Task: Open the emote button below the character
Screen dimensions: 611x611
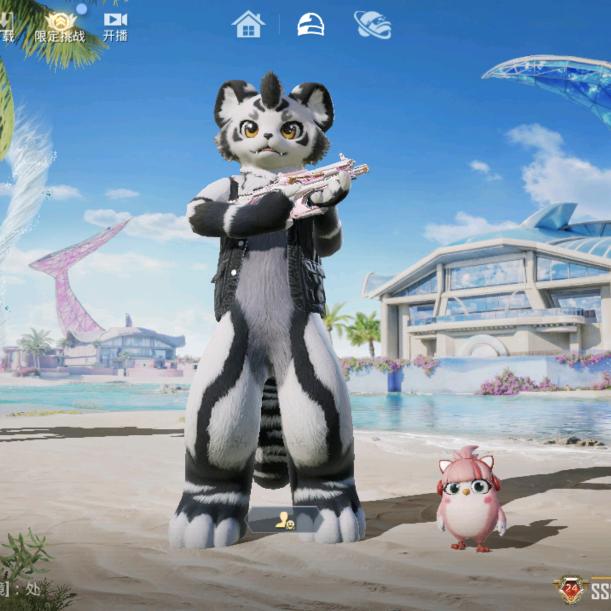Action: point(284,520)
